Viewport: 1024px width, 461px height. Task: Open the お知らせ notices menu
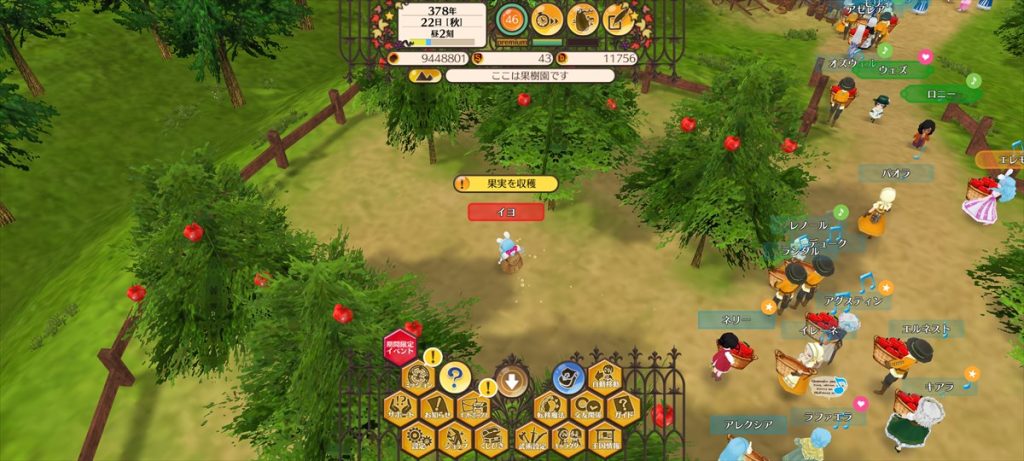click(437, 408)
